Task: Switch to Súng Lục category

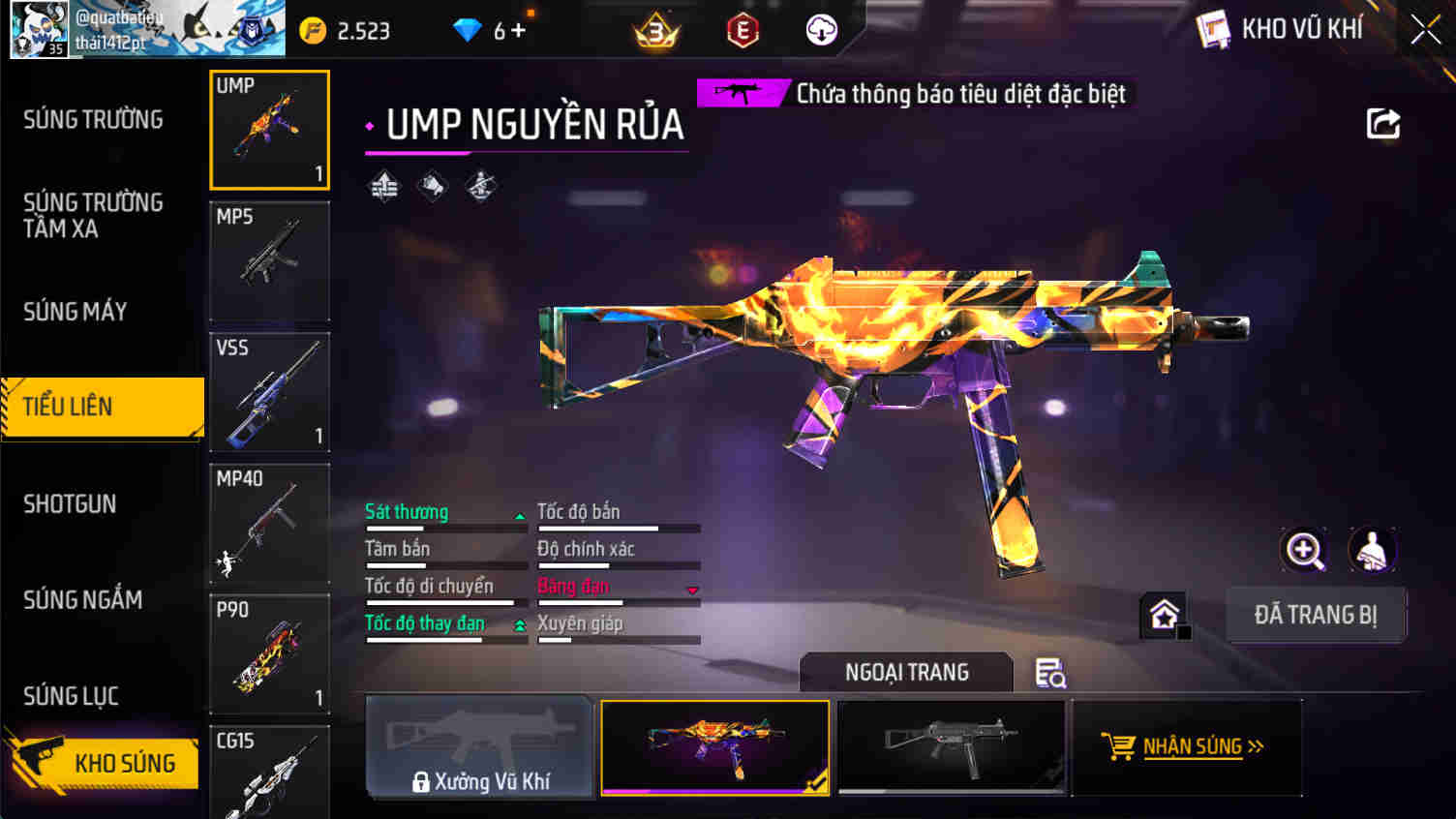Action: click(x=71, y=696)
